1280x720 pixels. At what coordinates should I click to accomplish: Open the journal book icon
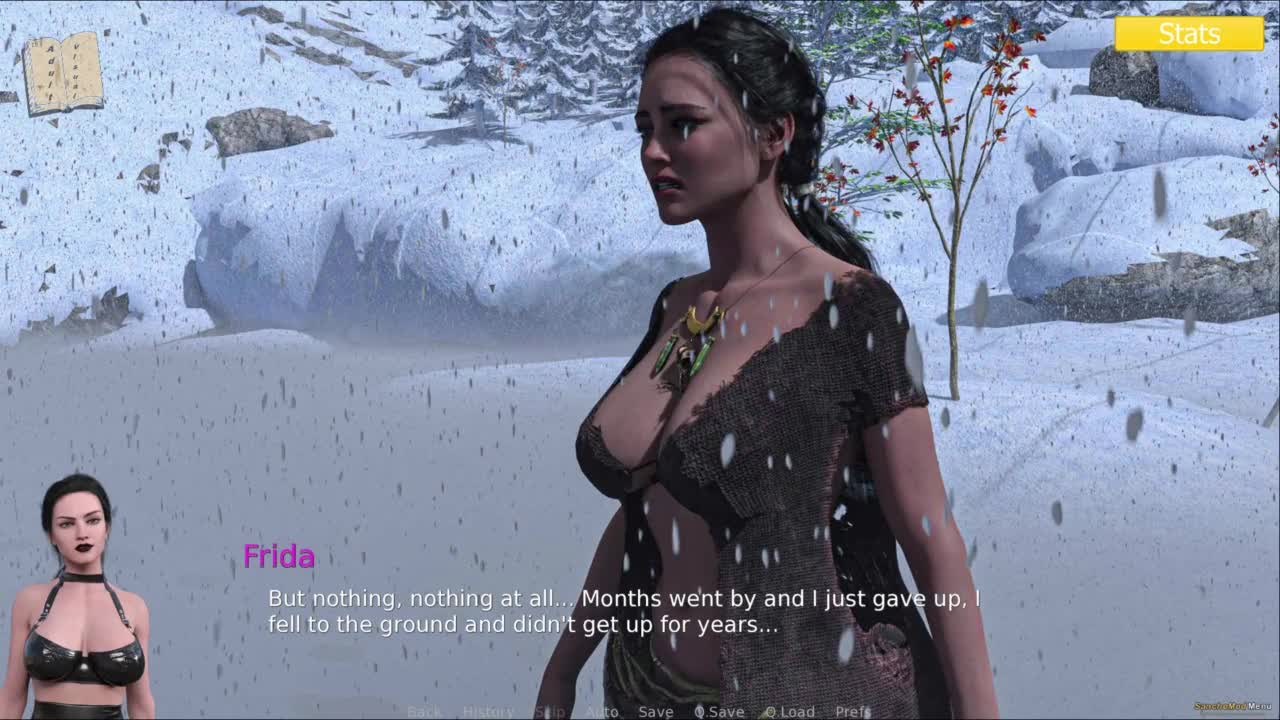[x=63, y=73]
